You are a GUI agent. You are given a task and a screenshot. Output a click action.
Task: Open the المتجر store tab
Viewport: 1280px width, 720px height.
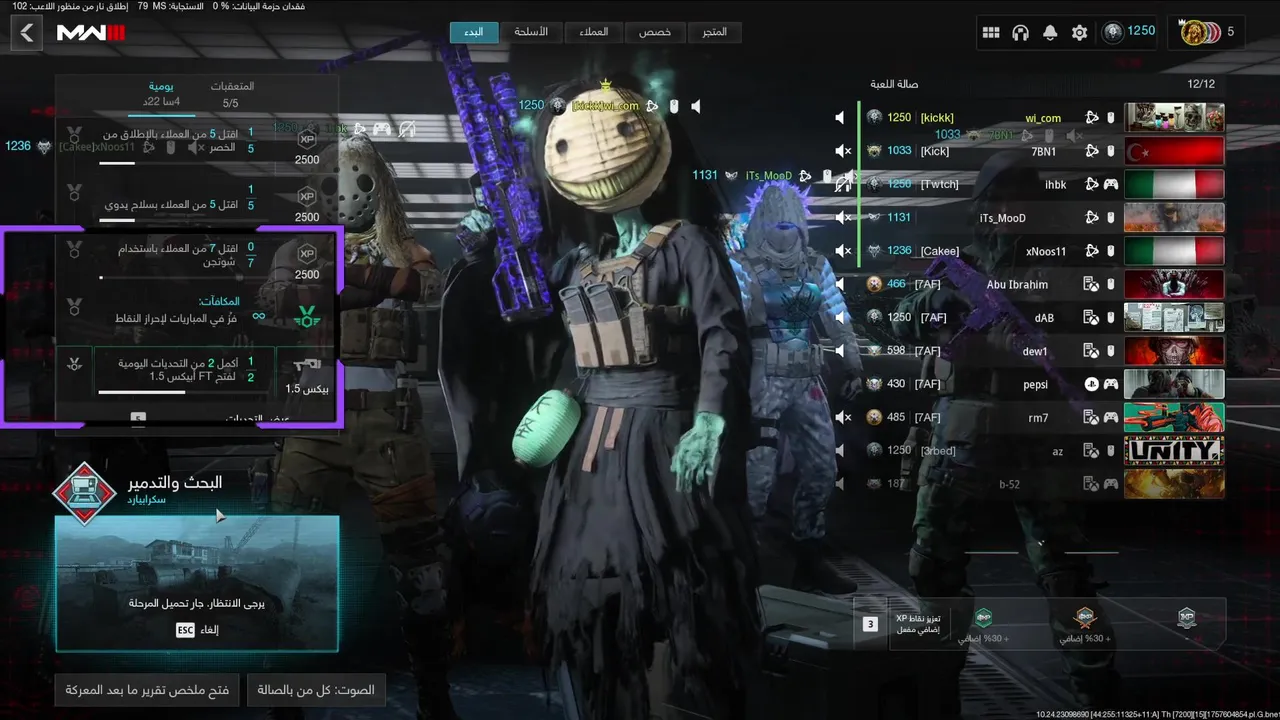click(715, 32)
